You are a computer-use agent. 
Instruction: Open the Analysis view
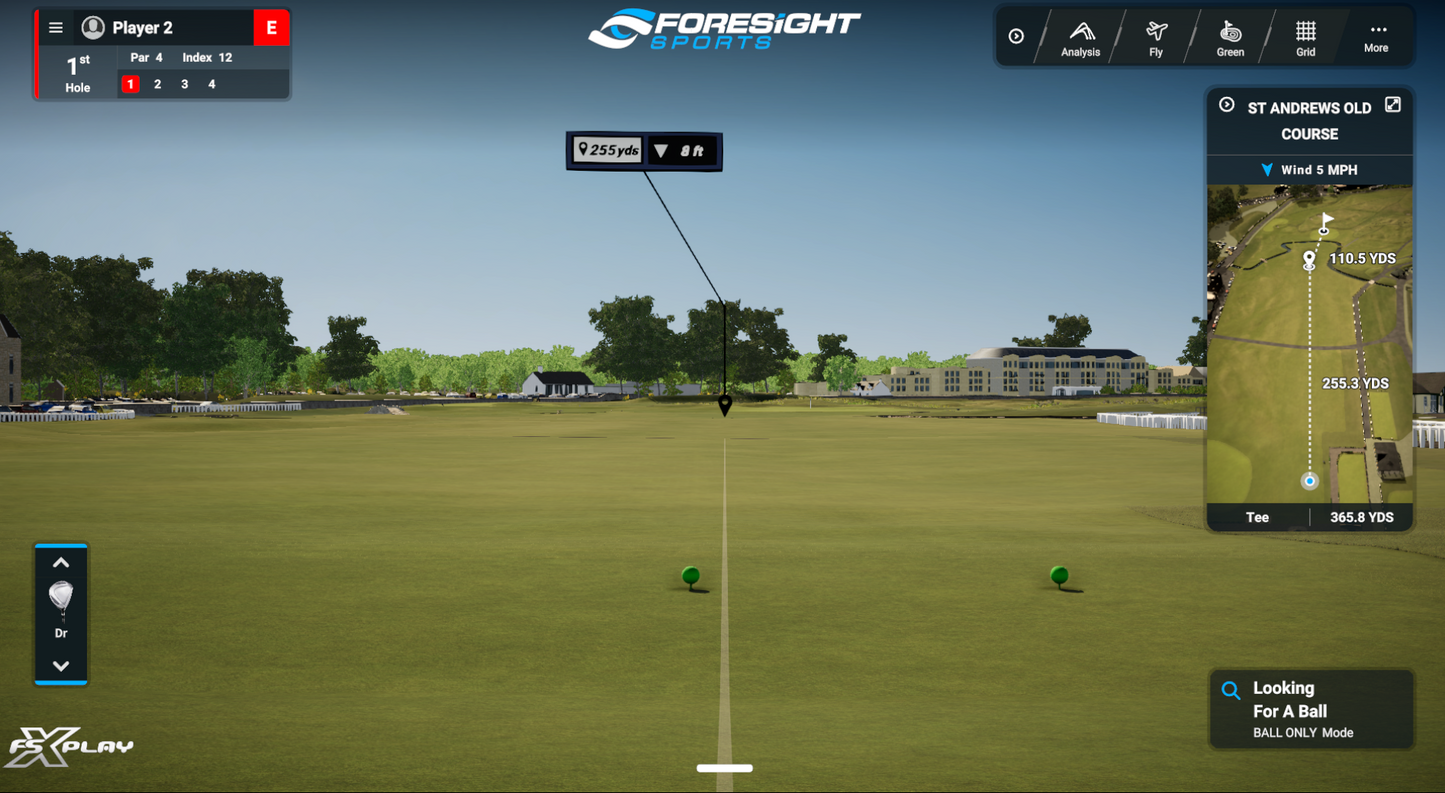click(1080, 37)
